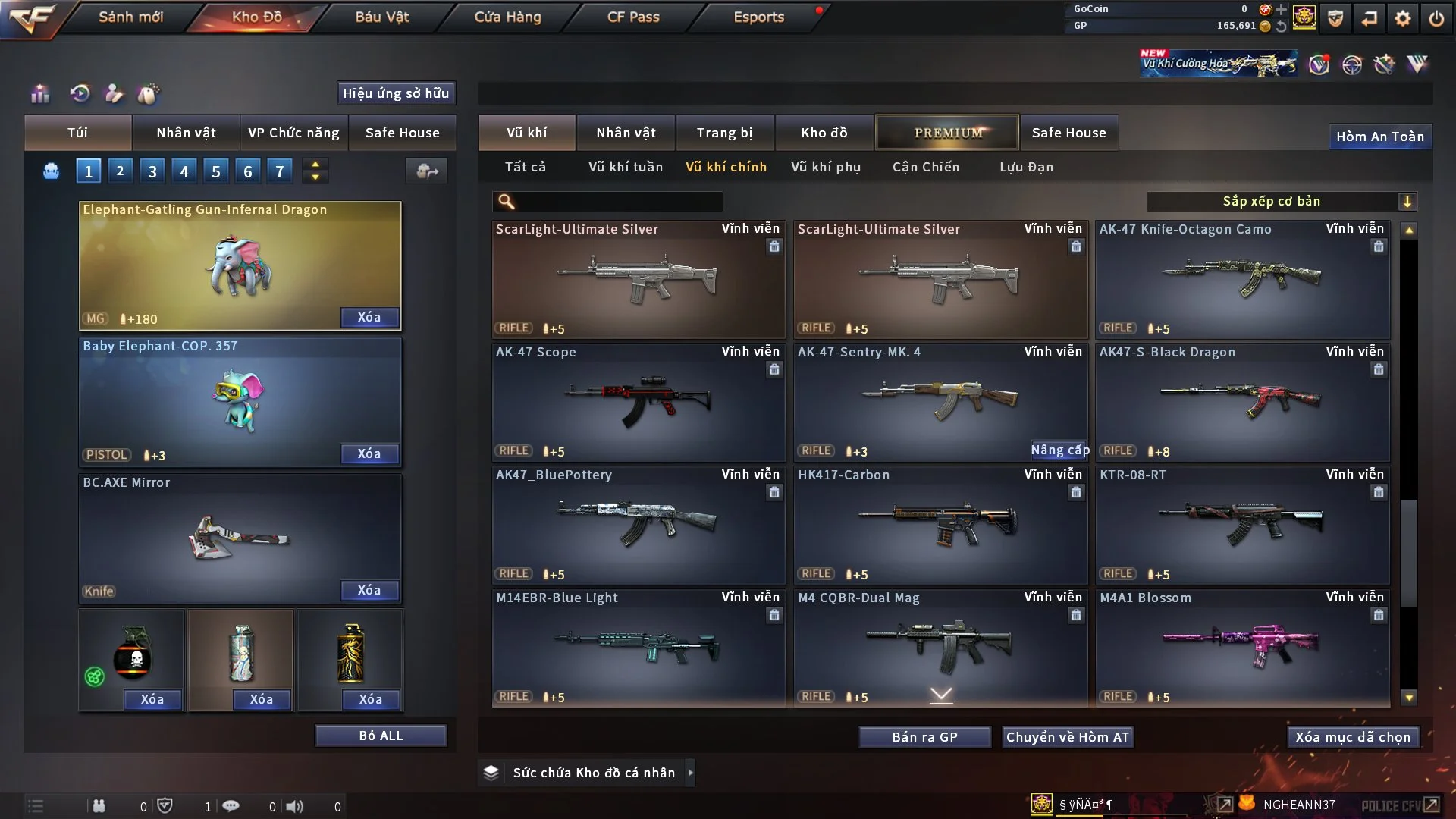Open the settings gear icon
The image size is (1456, 819).
coord(1403,18)
